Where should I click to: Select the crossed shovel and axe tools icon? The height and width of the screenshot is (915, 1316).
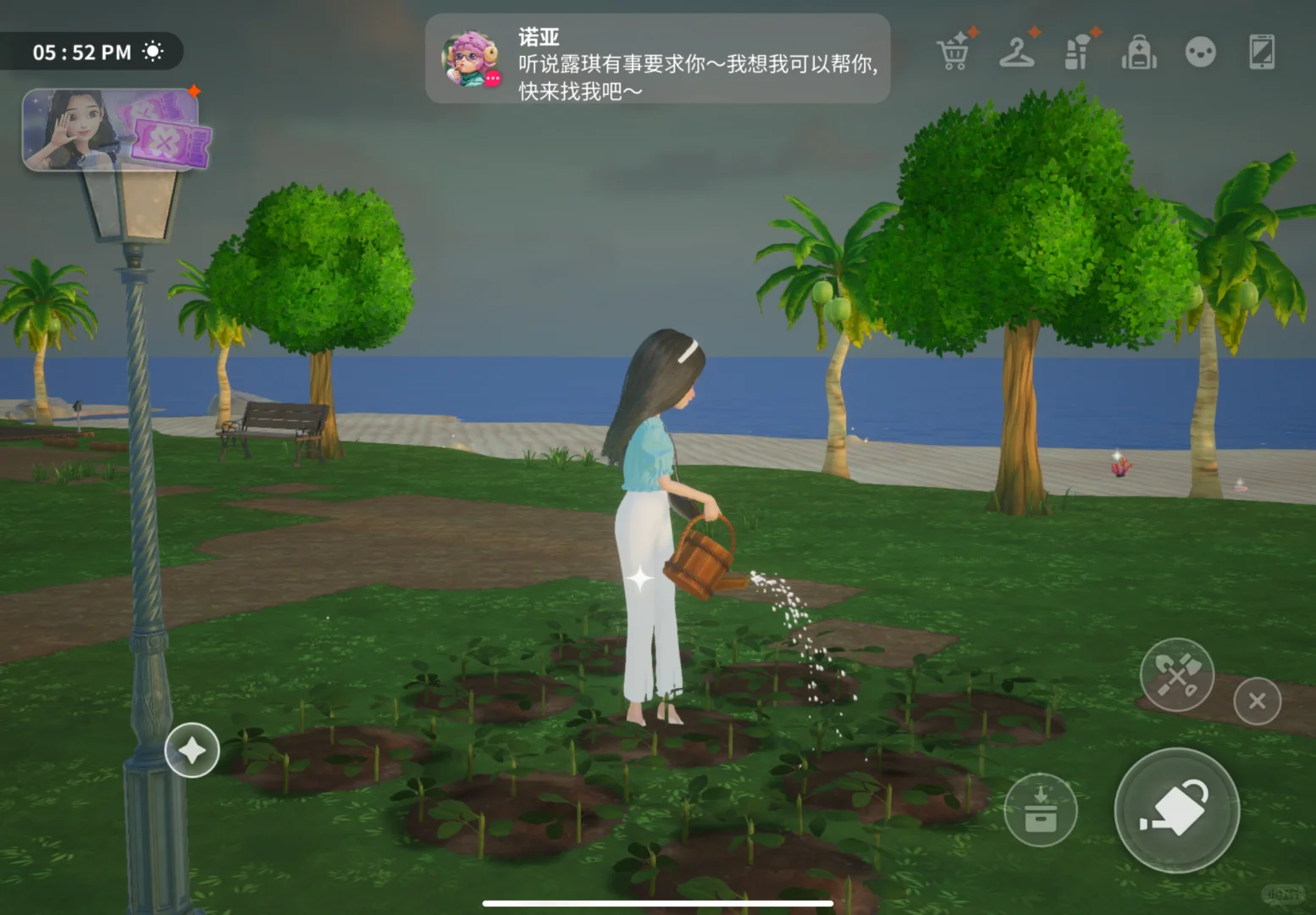click(x=1176, y=674)
